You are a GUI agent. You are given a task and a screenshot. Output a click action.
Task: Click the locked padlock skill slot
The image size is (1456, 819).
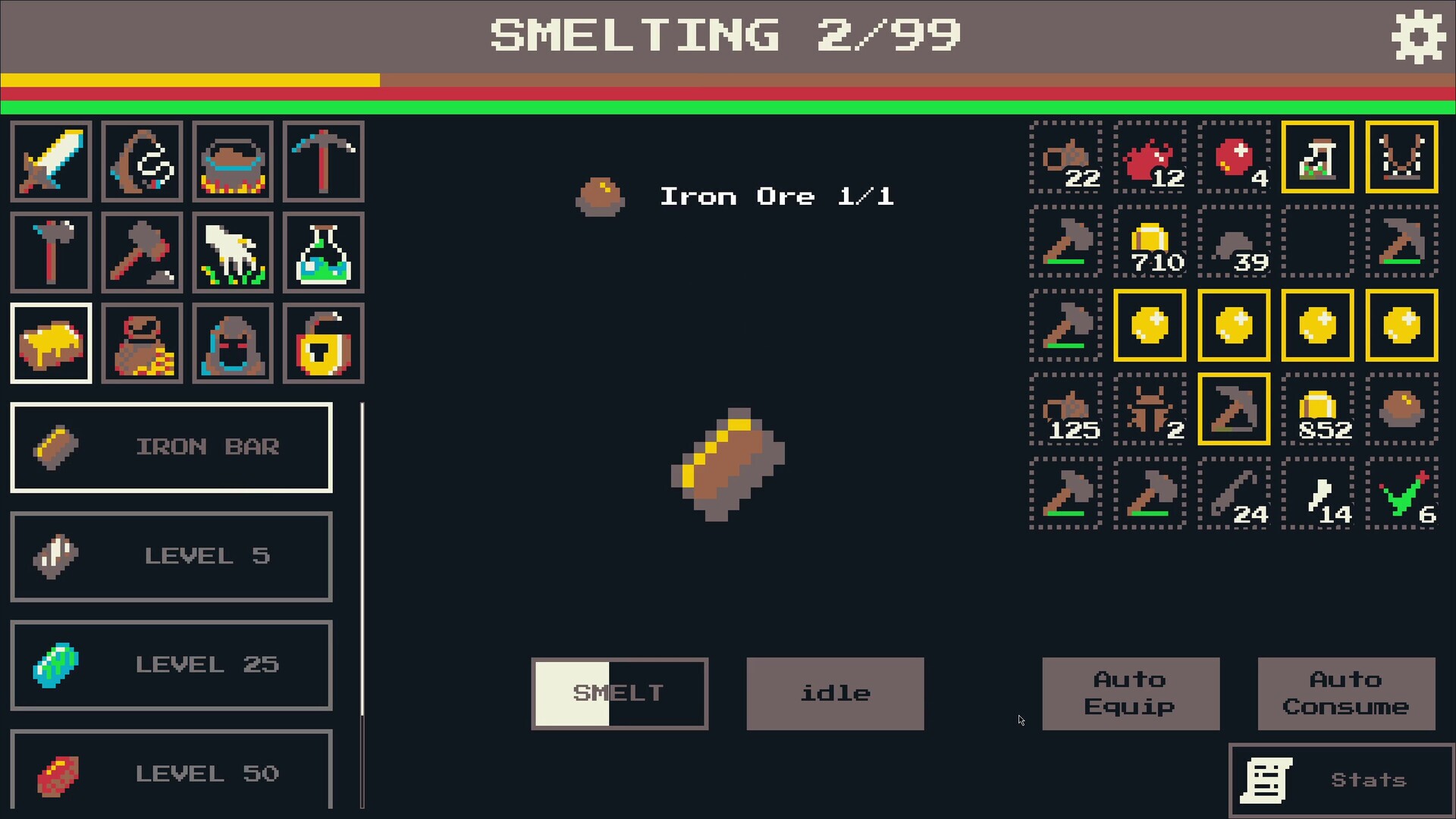[324, 344]
